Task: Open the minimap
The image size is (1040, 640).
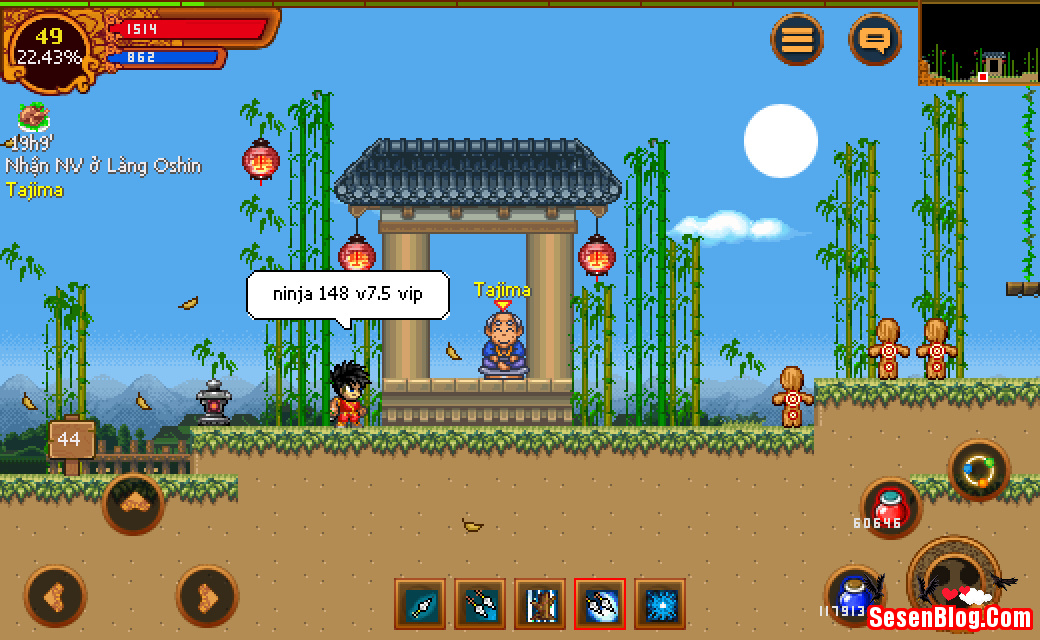Action: click(x=979, y=44)
